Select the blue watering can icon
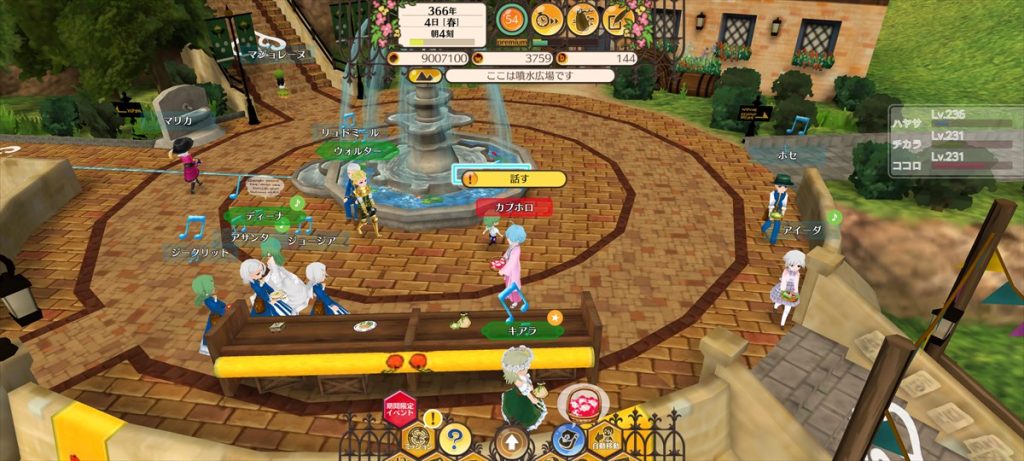The width and height of the screenshot is (1024, 461). click(568, 438)
